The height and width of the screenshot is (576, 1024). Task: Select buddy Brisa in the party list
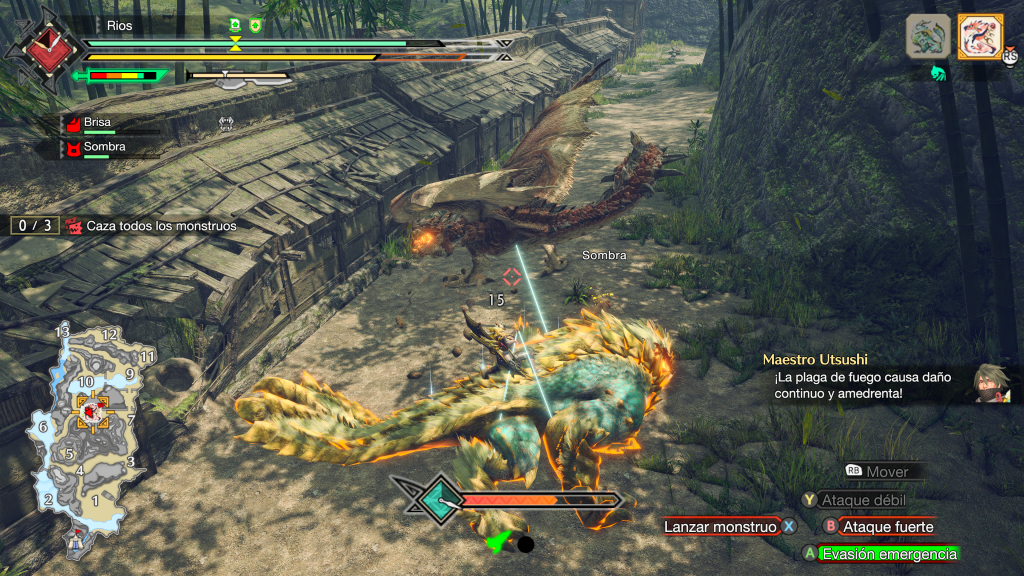coord(97,122)
